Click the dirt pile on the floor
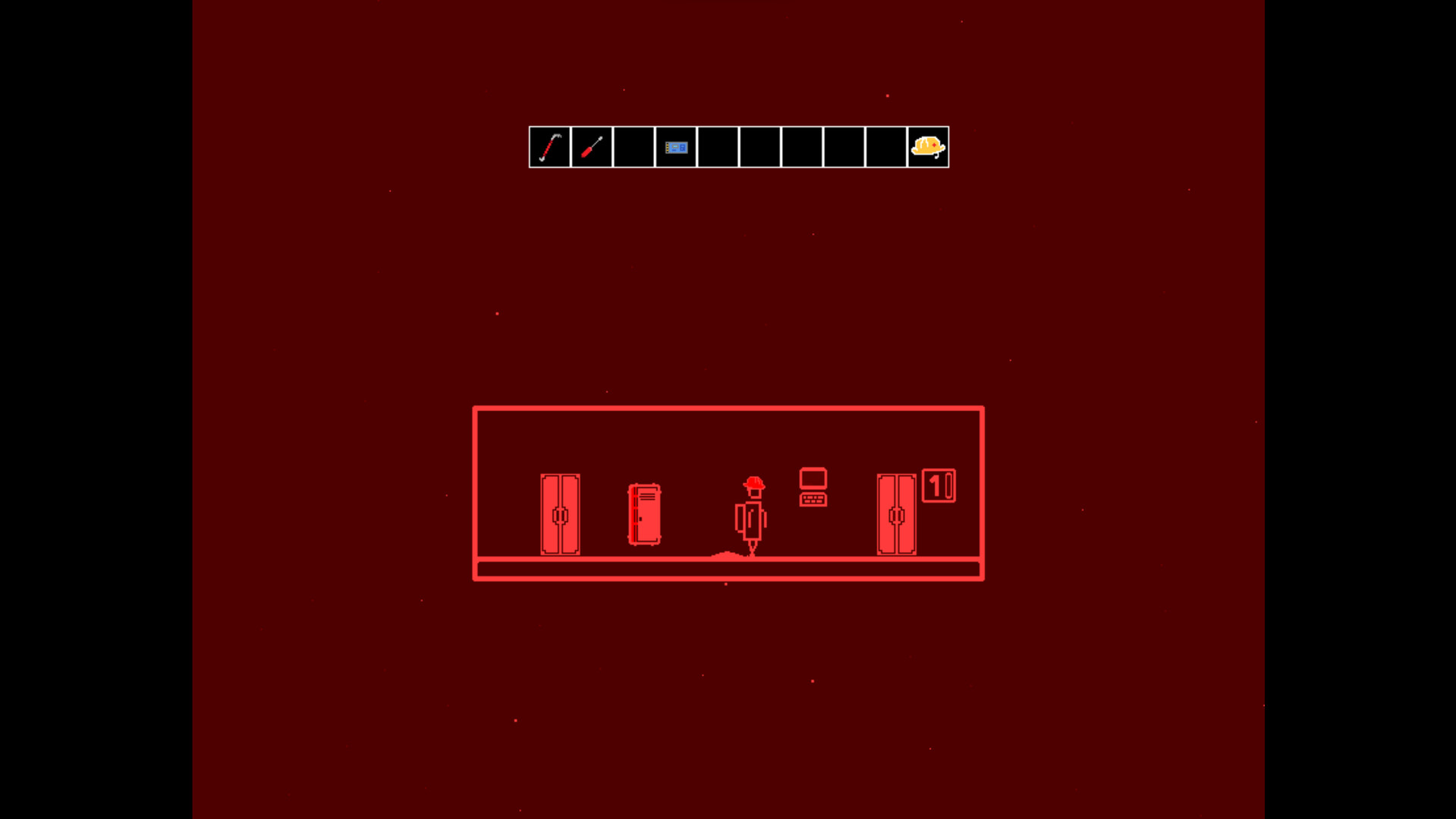 (x=727, y=554)
